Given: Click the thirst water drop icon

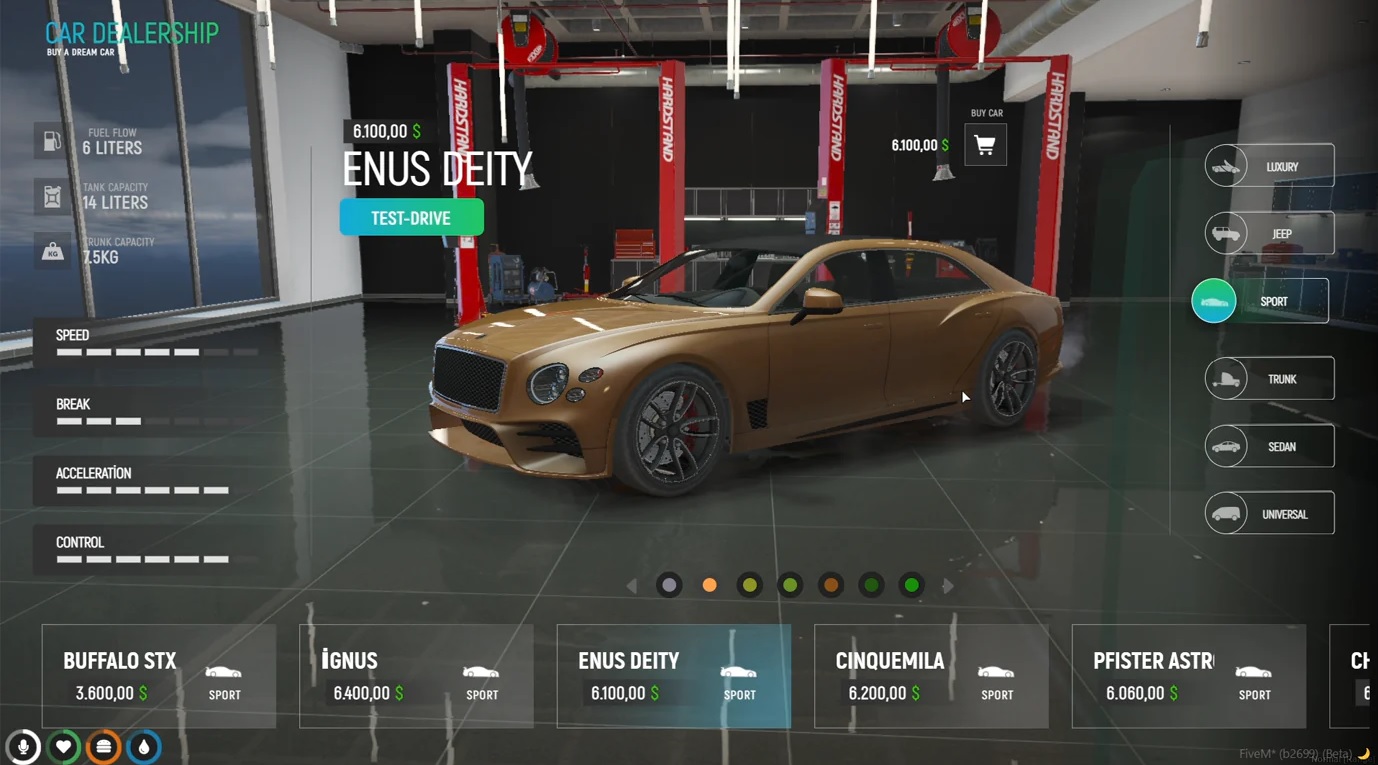Looking at the screenshot, I should pyautogui.click(x=143, y=746).
